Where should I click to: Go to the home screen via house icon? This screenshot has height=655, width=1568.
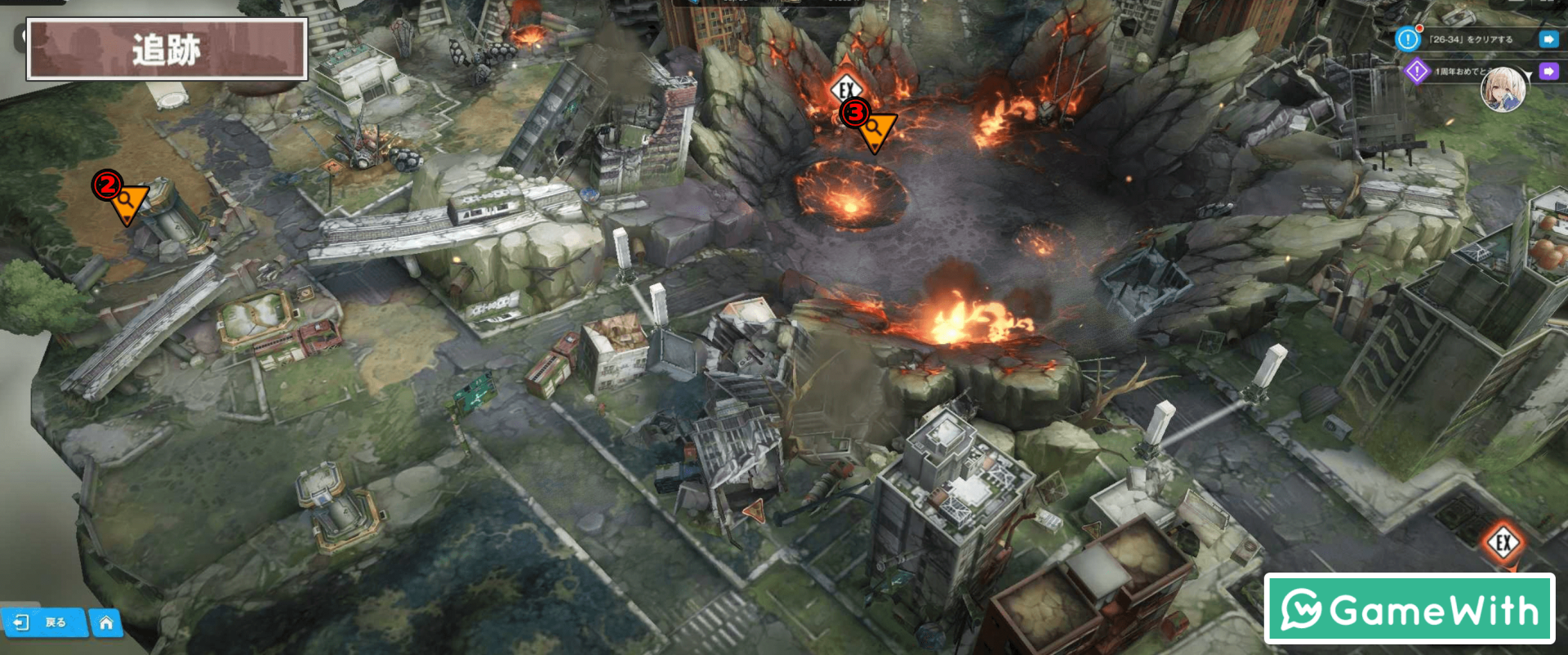pyautogui.click(x=106, y=623)
